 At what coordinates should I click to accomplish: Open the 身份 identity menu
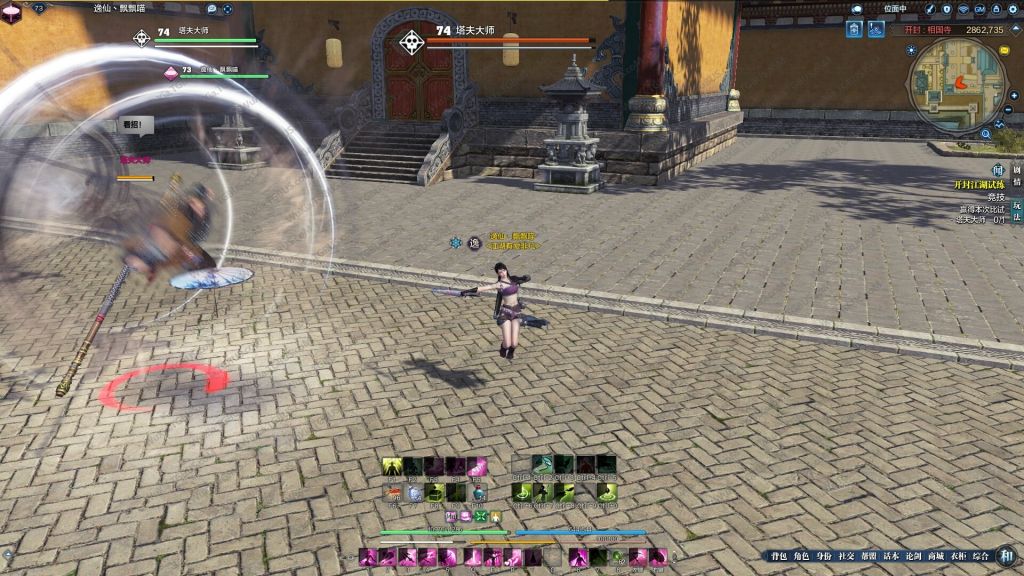point(824,556)
